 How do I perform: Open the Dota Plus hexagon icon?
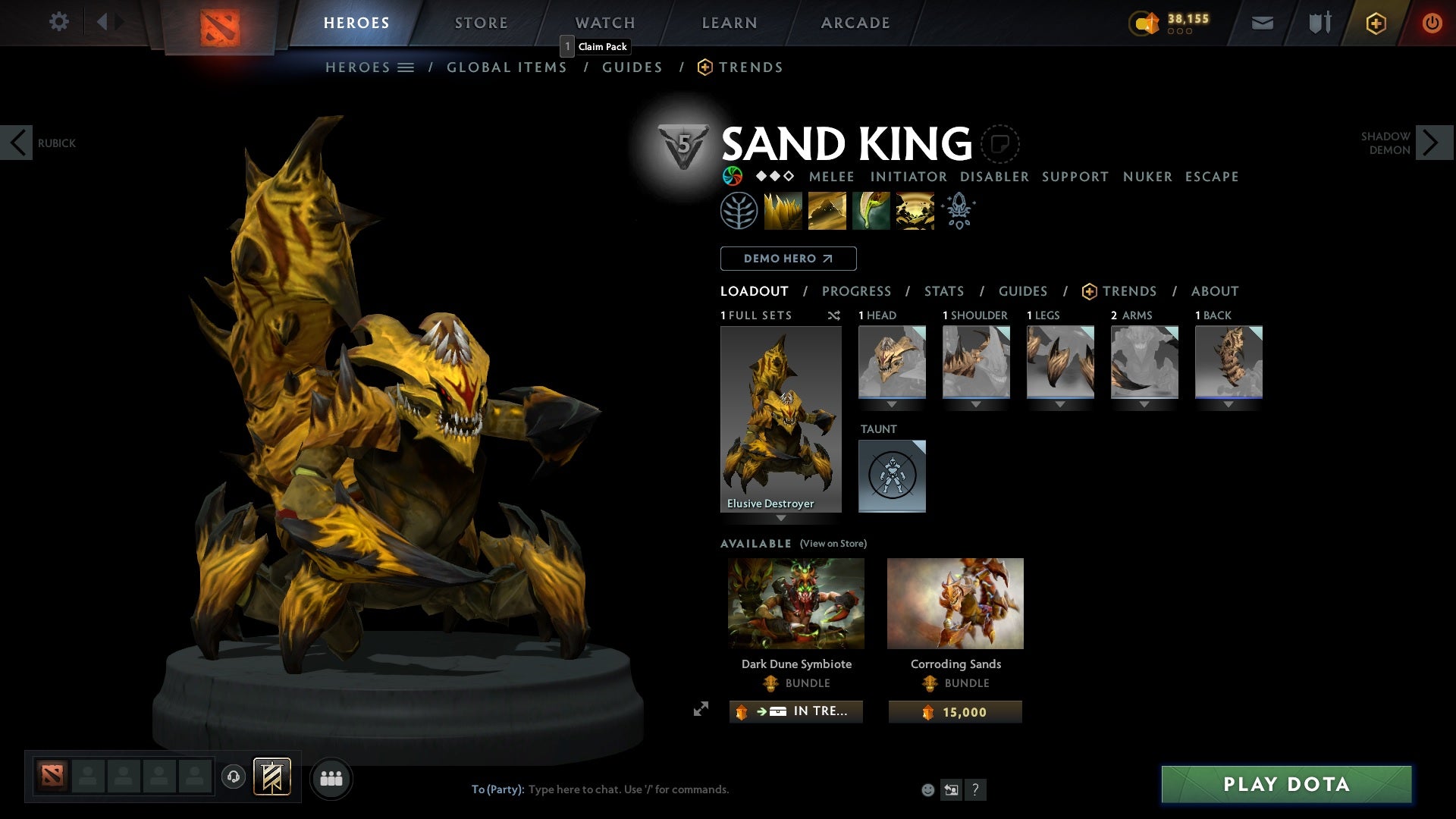1375,23
